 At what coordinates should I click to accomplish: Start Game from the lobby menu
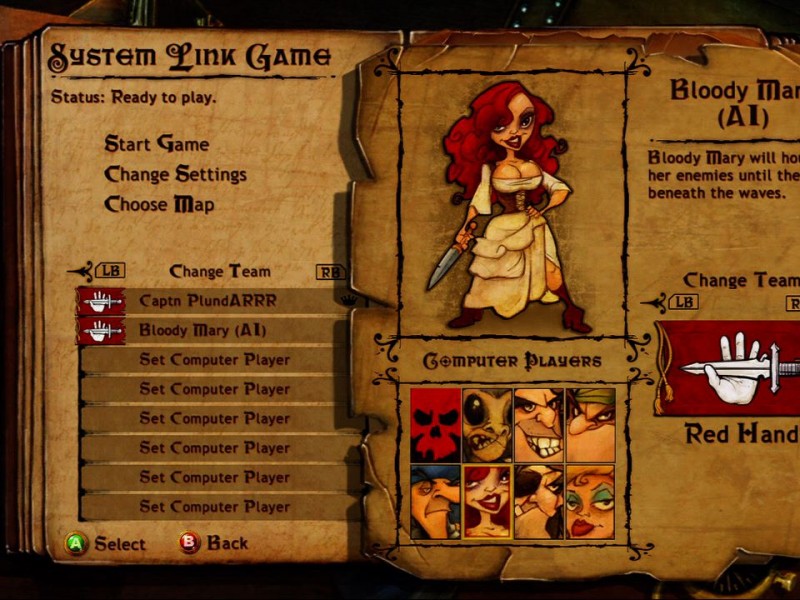[157, 144]
